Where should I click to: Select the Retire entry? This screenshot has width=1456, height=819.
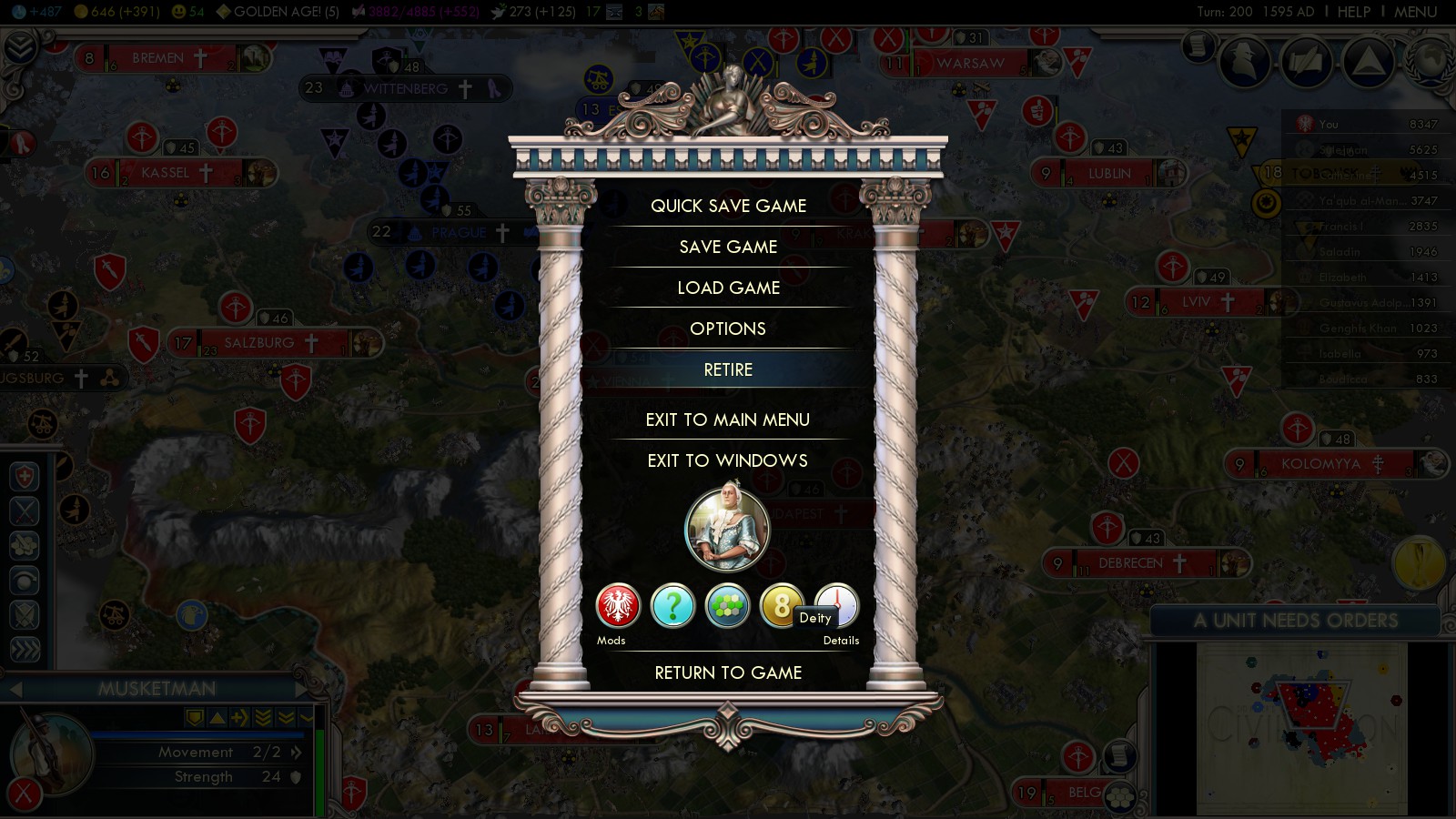point(728,369)
